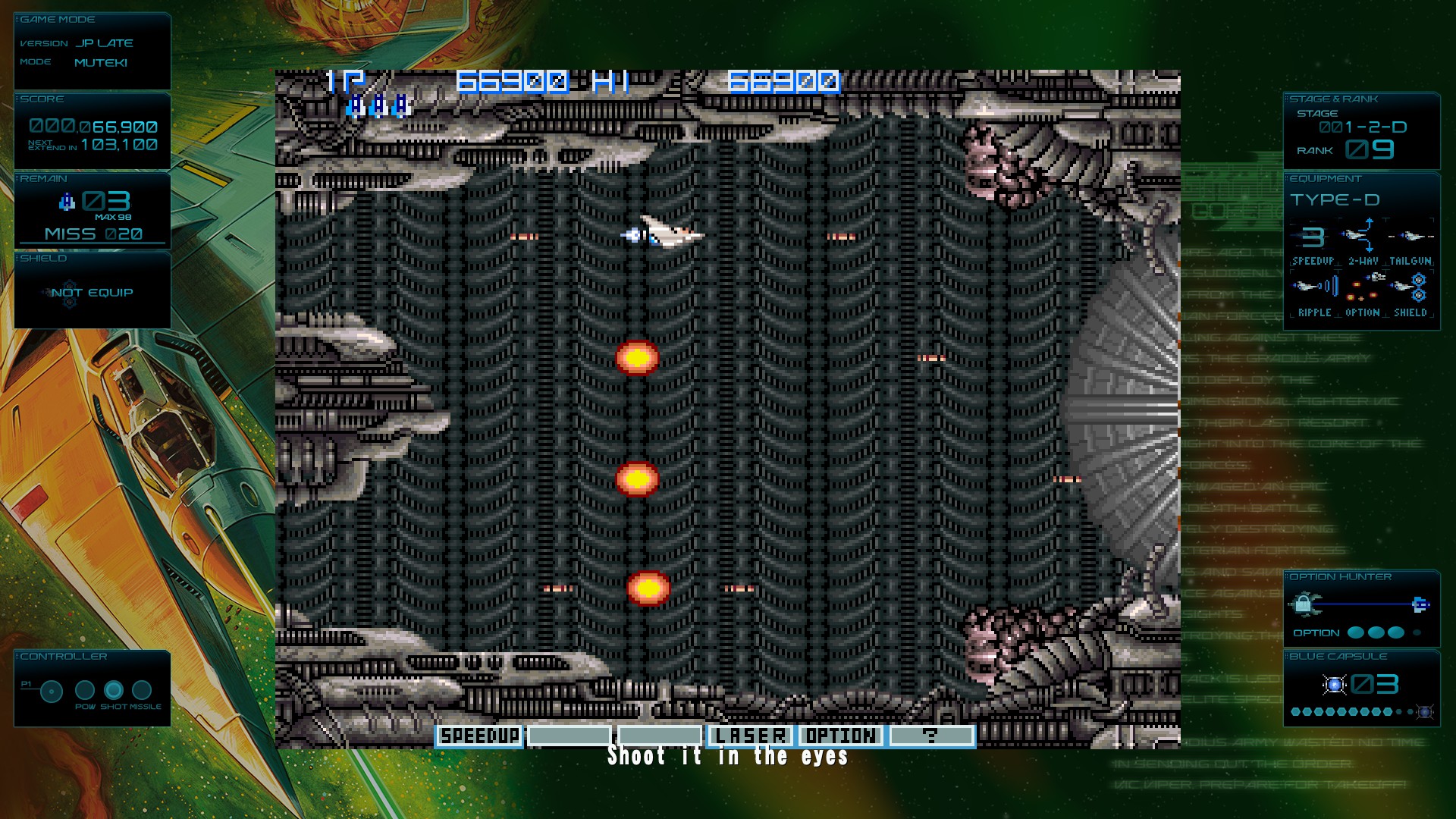
Task: Select the question mark power meter slot
Action: coord(931,736)
